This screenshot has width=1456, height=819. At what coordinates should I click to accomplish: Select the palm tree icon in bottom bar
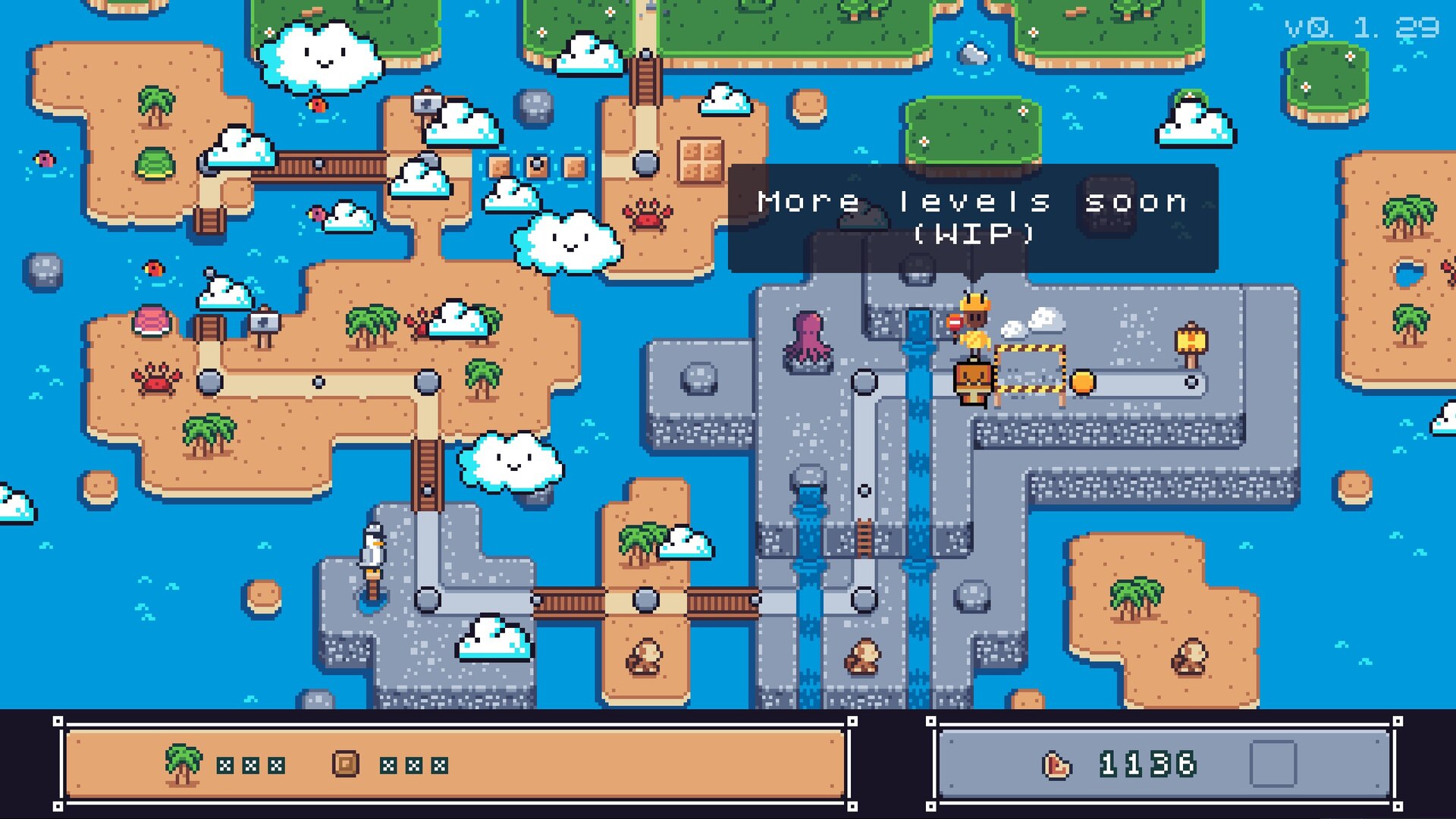point(183,764)
